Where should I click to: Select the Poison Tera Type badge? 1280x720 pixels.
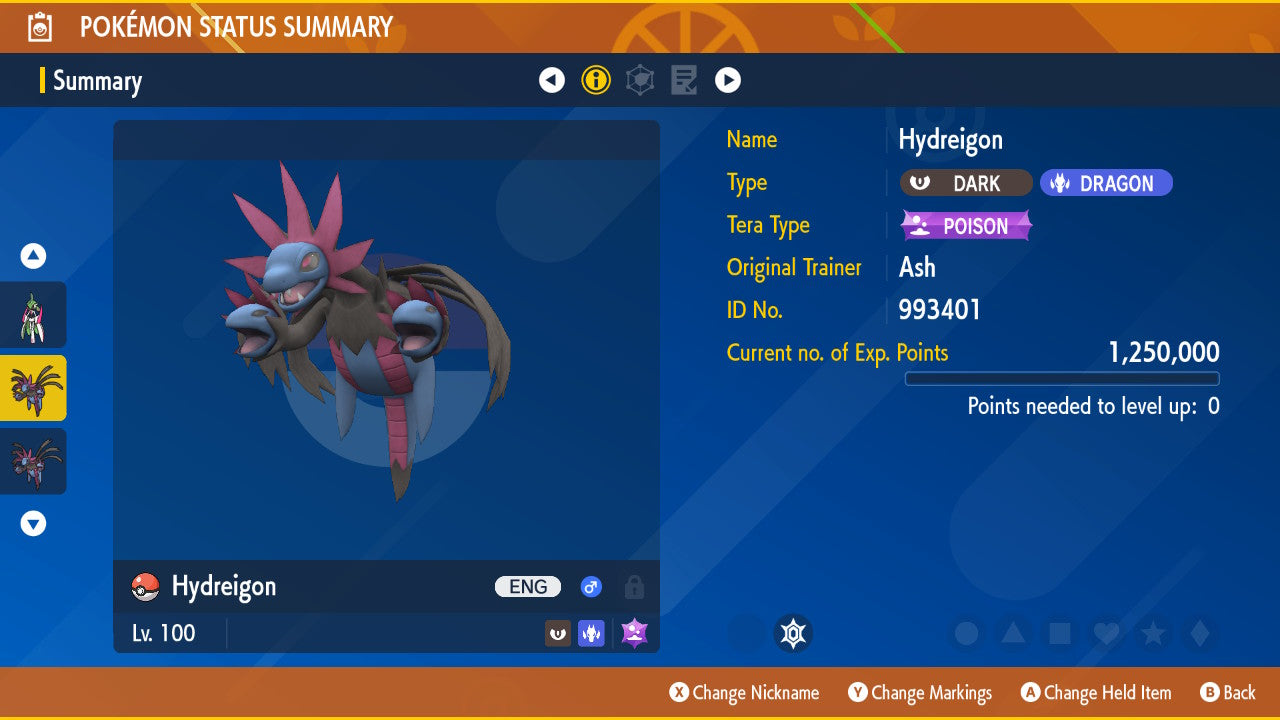point(965,226)
